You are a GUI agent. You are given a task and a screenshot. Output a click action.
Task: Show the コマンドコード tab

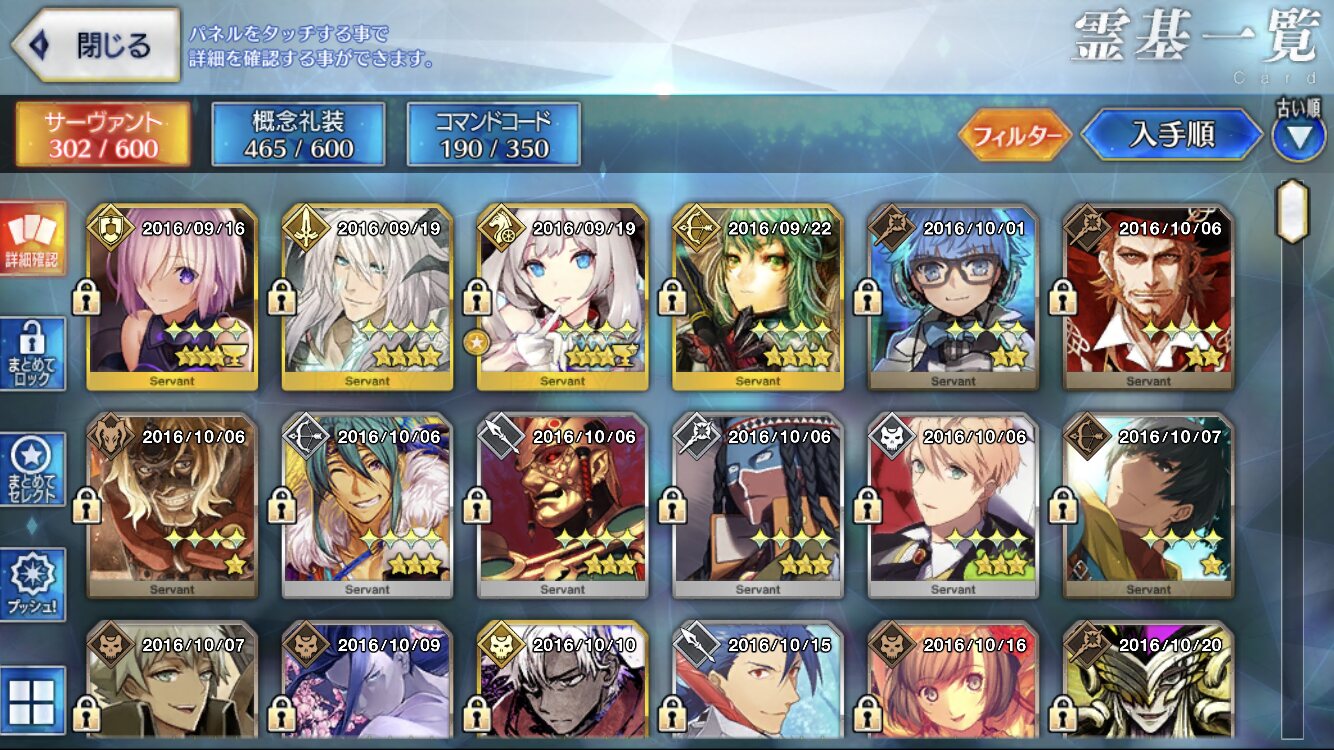click(x=493, y=134)
